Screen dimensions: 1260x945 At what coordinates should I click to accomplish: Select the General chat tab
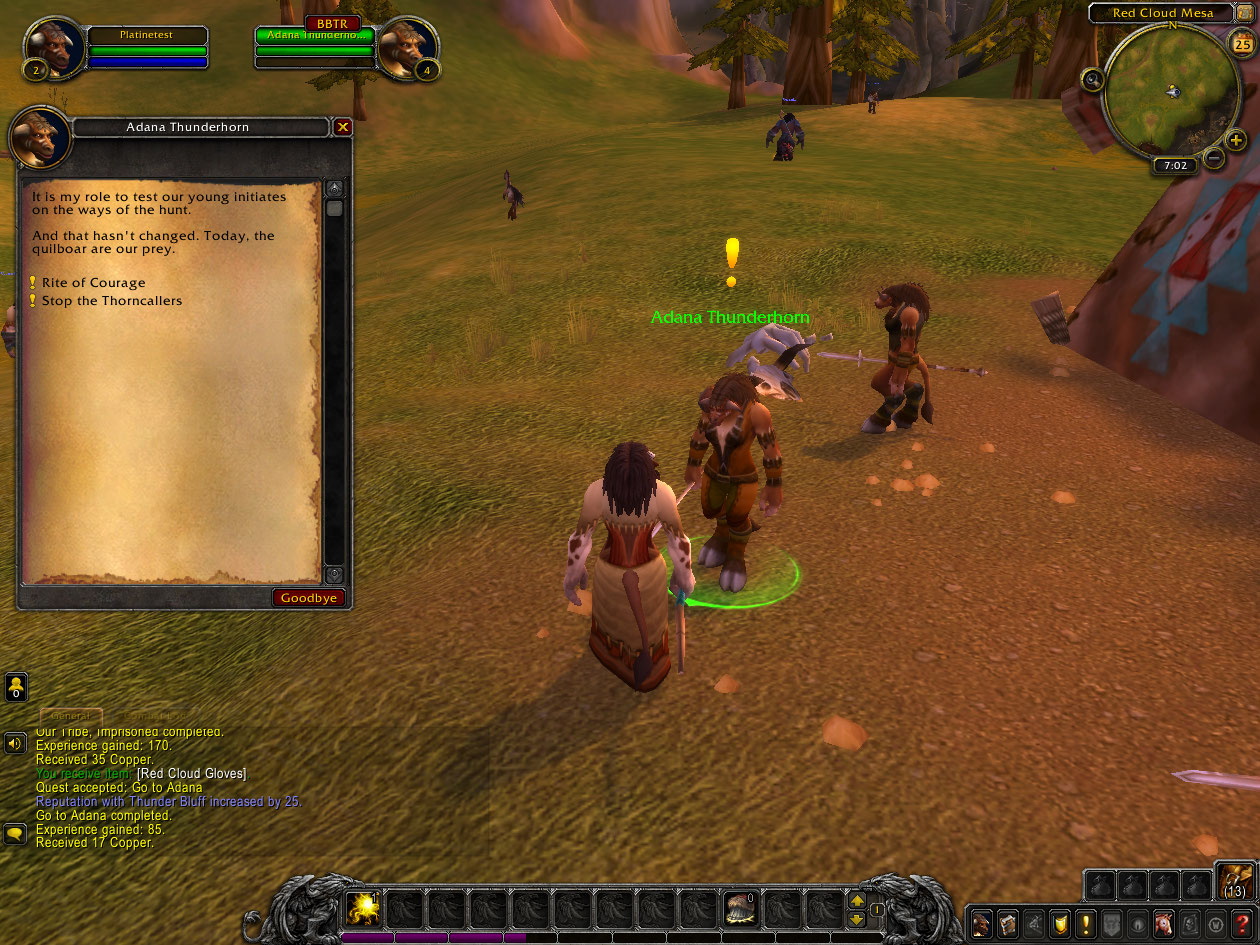click(x=70, y=716)
